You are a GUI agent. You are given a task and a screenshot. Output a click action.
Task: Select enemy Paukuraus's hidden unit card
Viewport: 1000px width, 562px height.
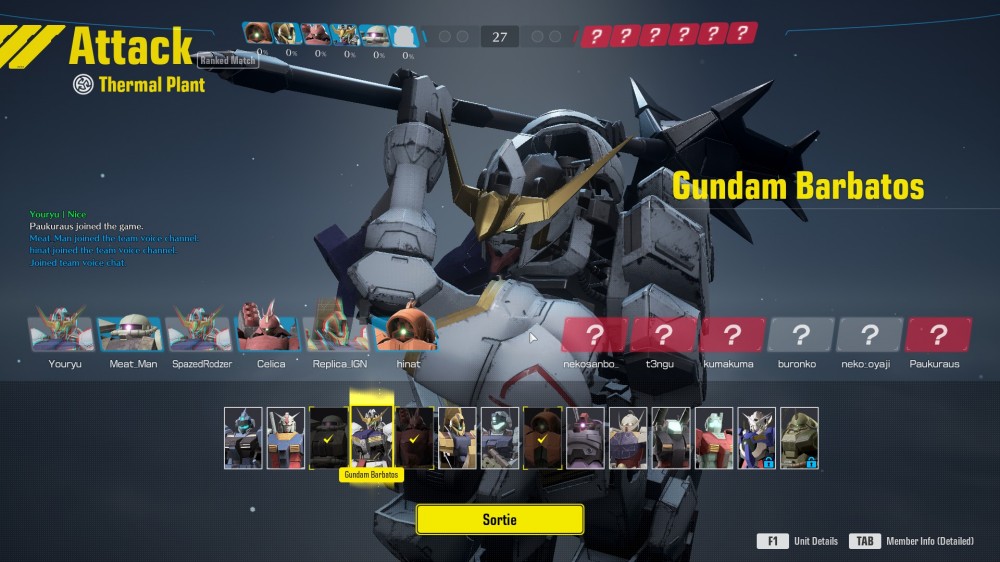tap(938, 334)
